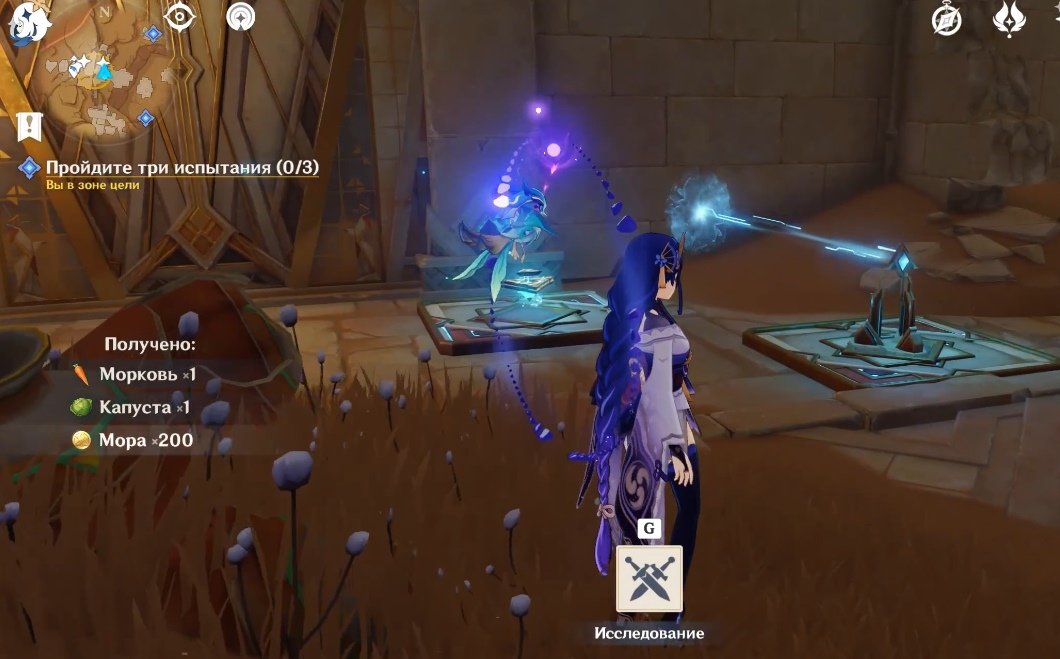
Task: Start the crossed-swords Исследование challenge
Action: pyautogui.click(x=649, y=578)
